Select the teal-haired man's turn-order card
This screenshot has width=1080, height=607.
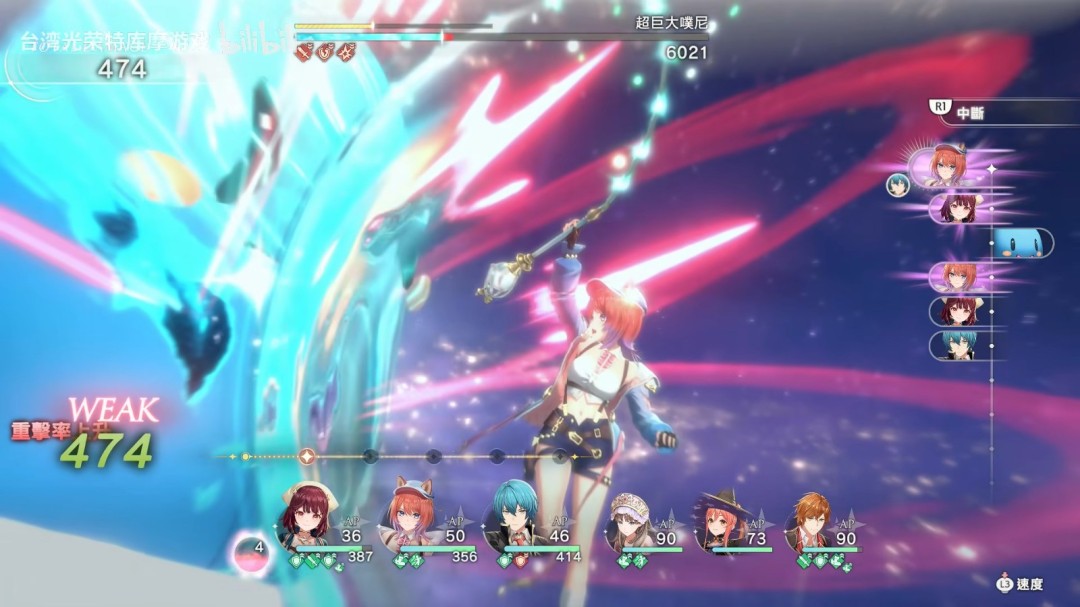[958, 345]
